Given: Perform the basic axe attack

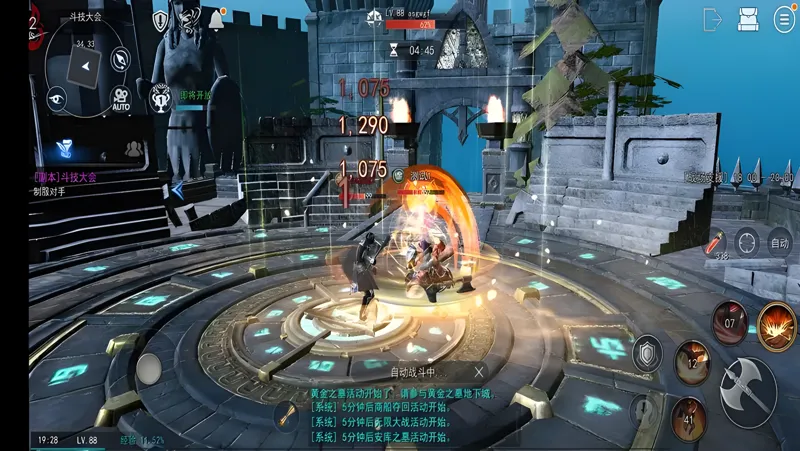Looking at the screenshot, I should [748, 392].
